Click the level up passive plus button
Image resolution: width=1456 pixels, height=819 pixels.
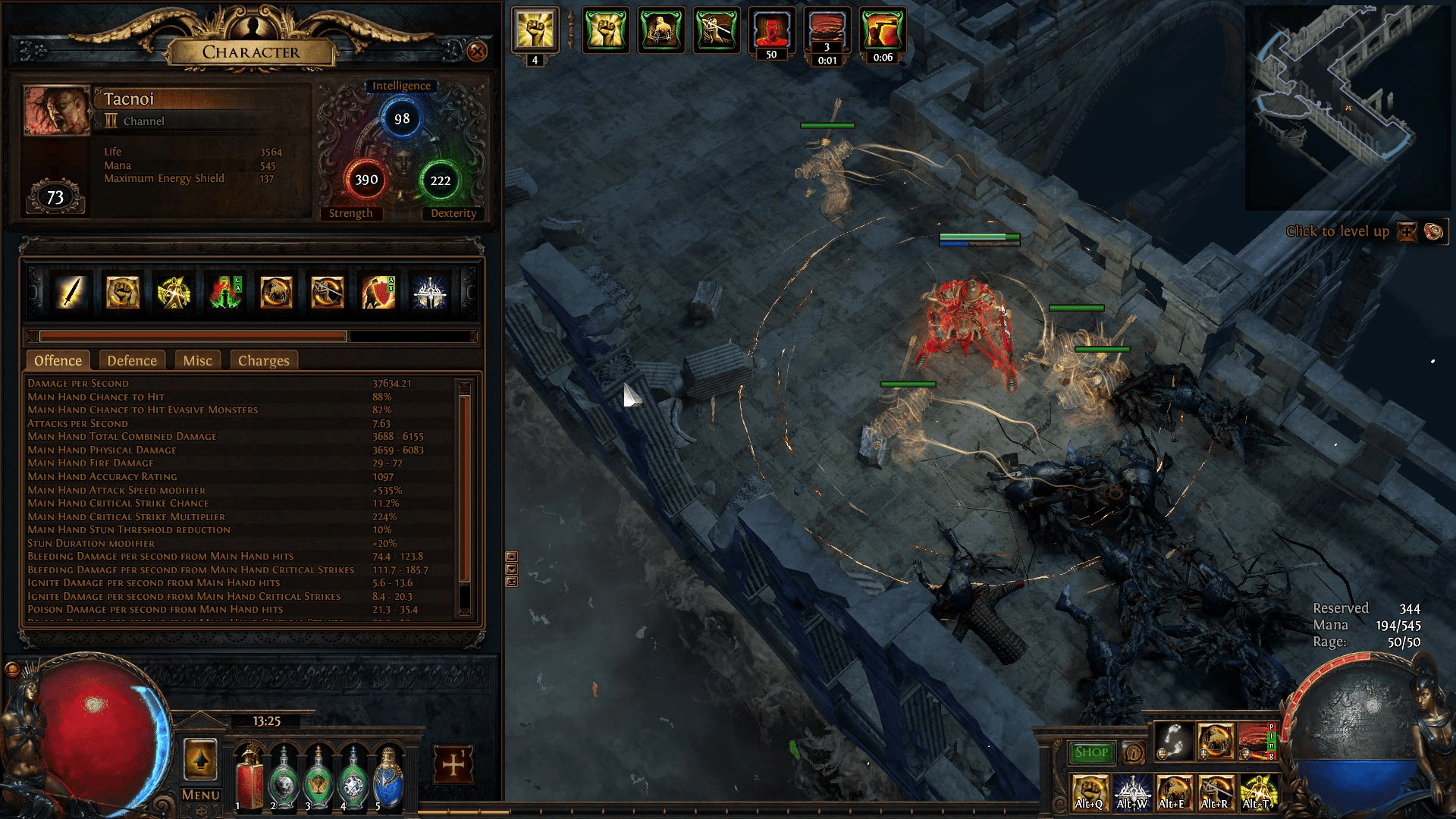1407,232
